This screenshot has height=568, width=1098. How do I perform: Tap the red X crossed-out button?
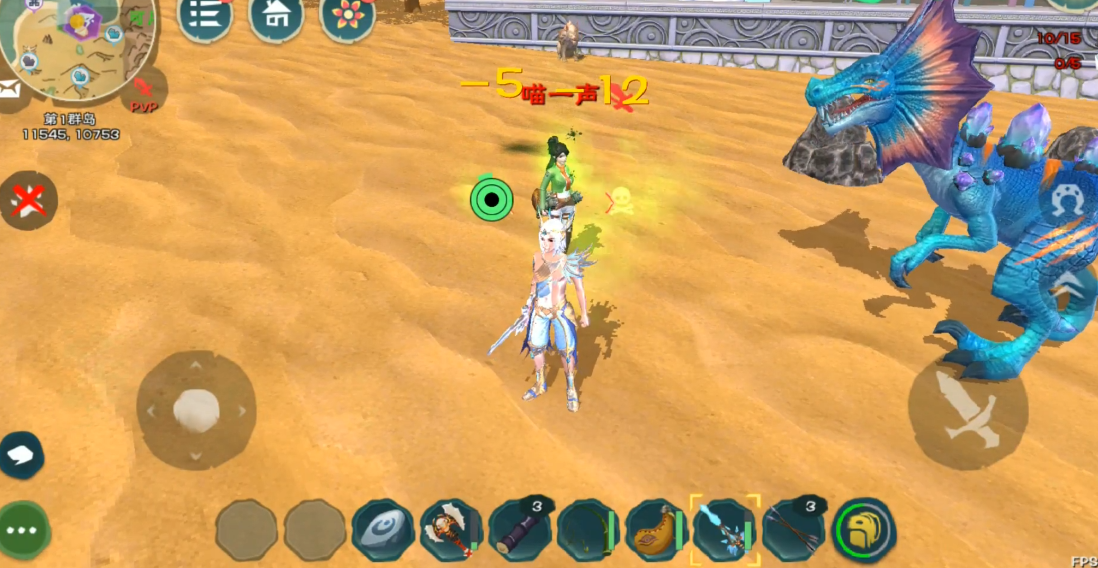pyautogui.click(x=29, y=201)
